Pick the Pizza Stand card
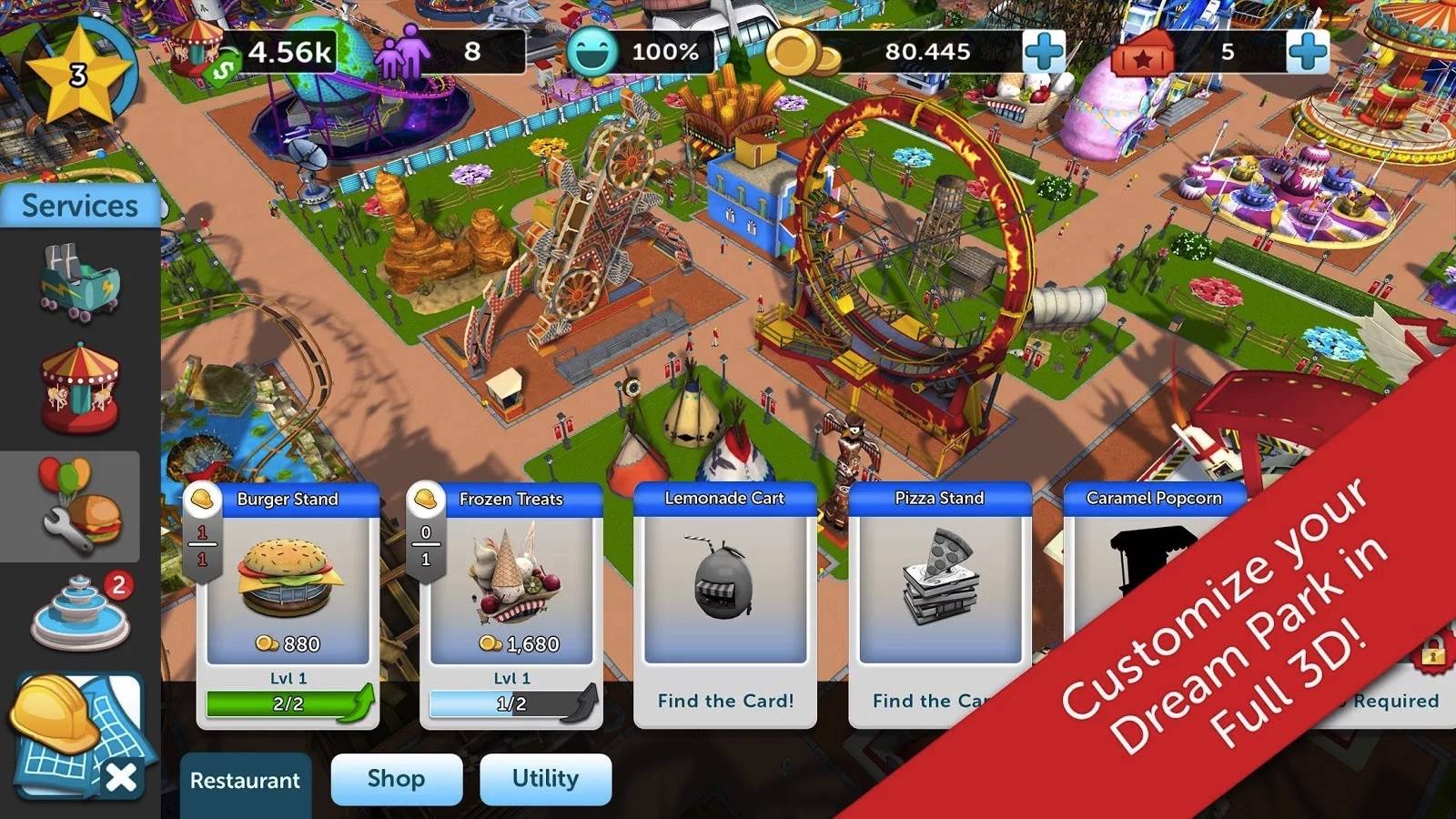The width and height of the screenshot is (1456, 819). [x=939, y=591]
